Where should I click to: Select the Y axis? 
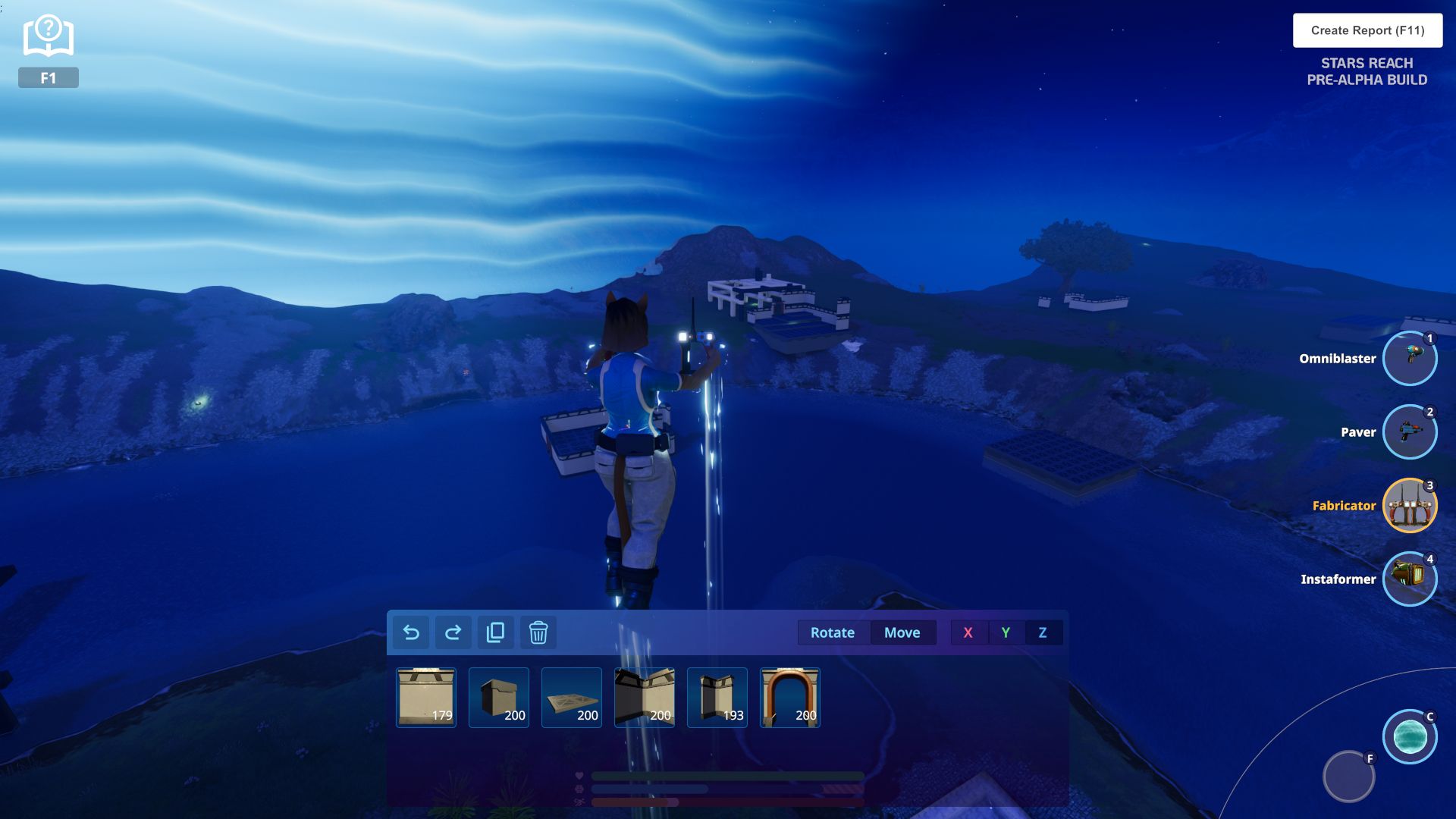1006,632
